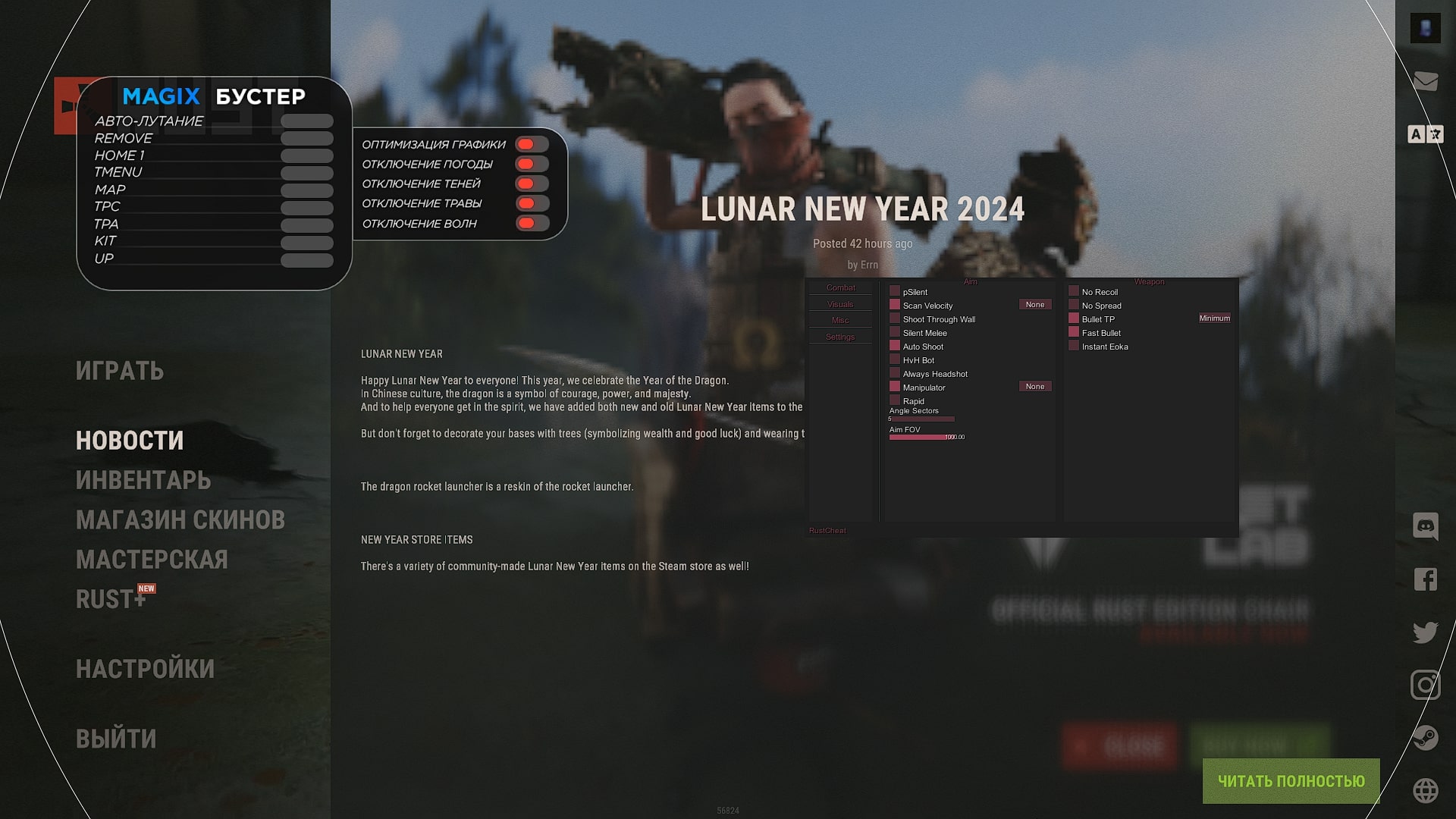Open the None dropdown beside Manipulator
The image size is (1456, 819).
tap(1035, 386)
